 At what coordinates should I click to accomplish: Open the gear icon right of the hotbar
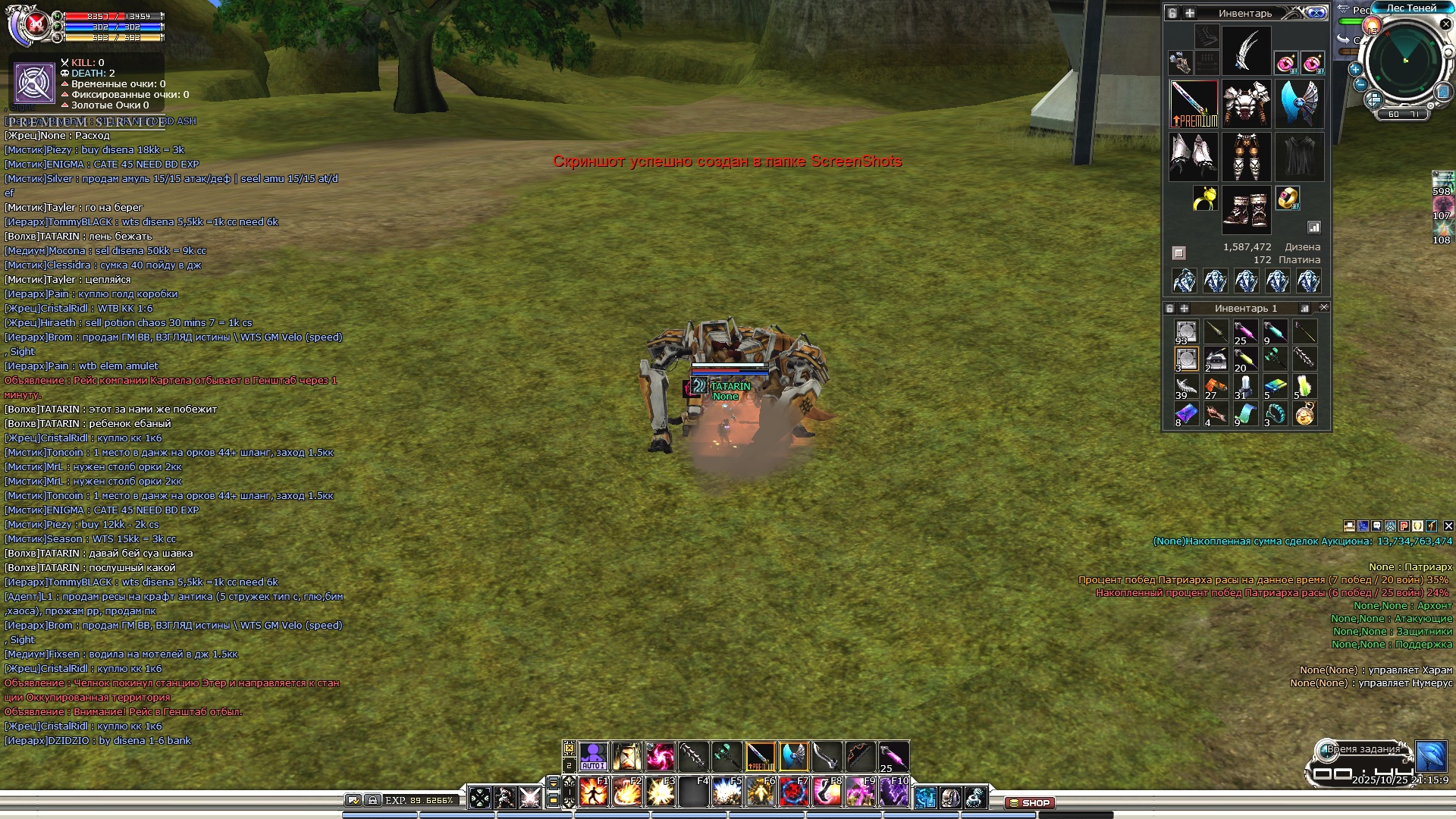pyautogui.click(x=975, y=797)
